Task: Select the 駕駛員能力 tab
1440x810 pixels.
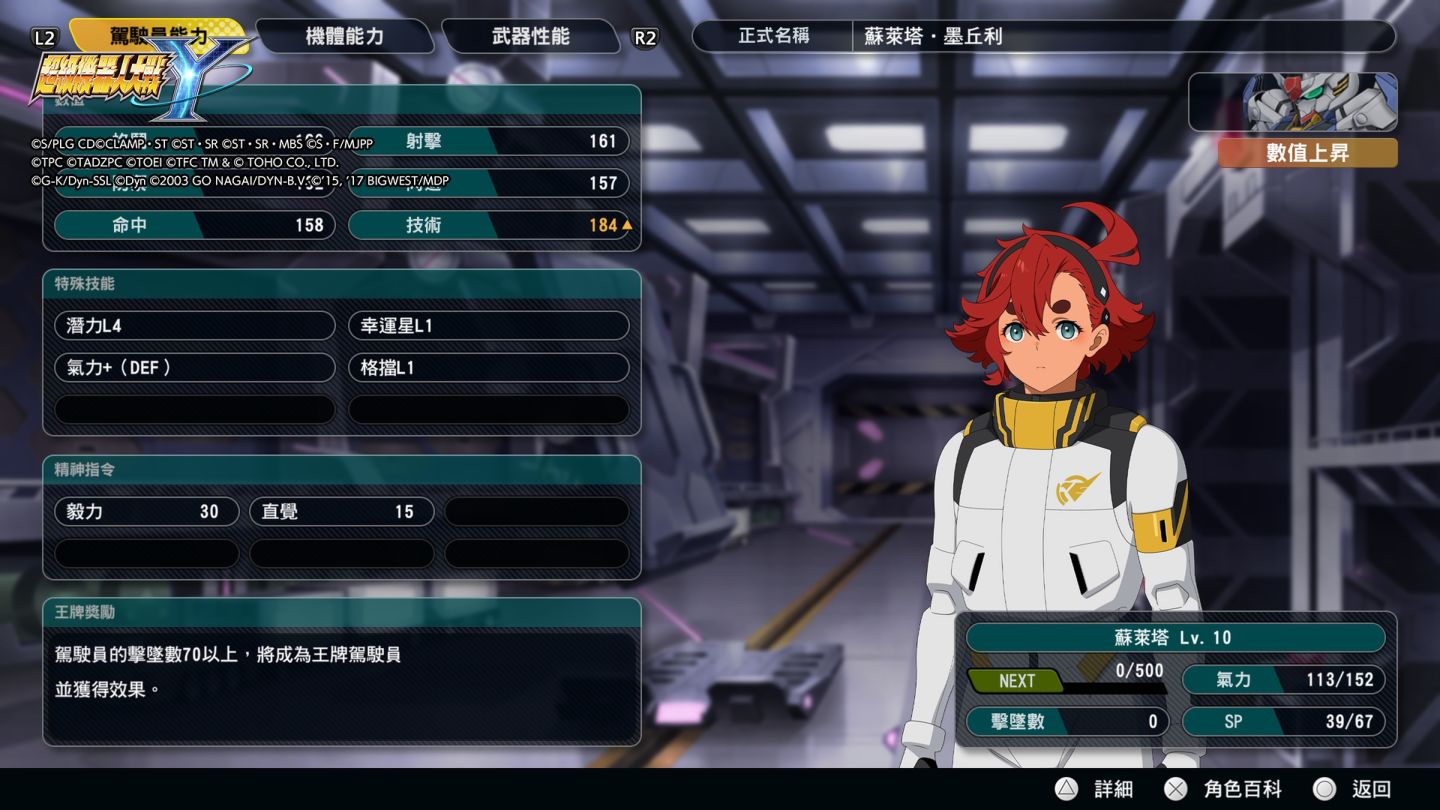Action: tap(160, 36)
